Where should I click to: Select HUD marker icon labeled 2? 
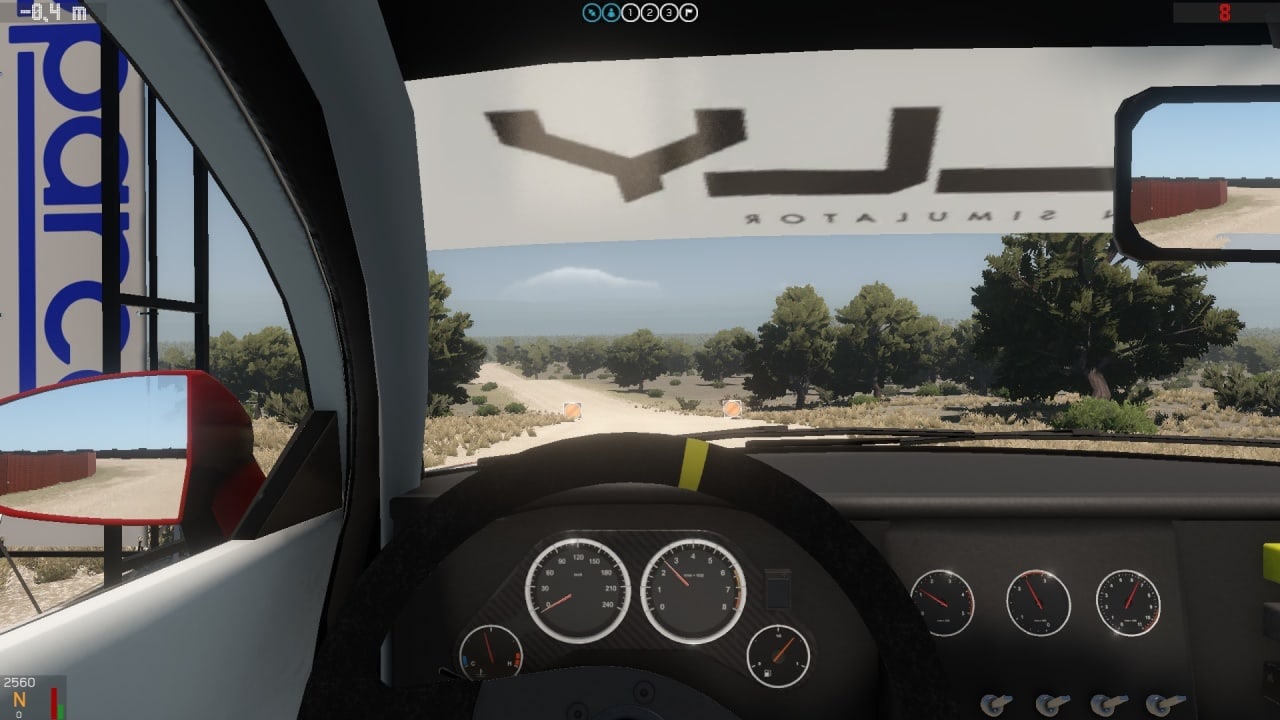coord(650,13)
